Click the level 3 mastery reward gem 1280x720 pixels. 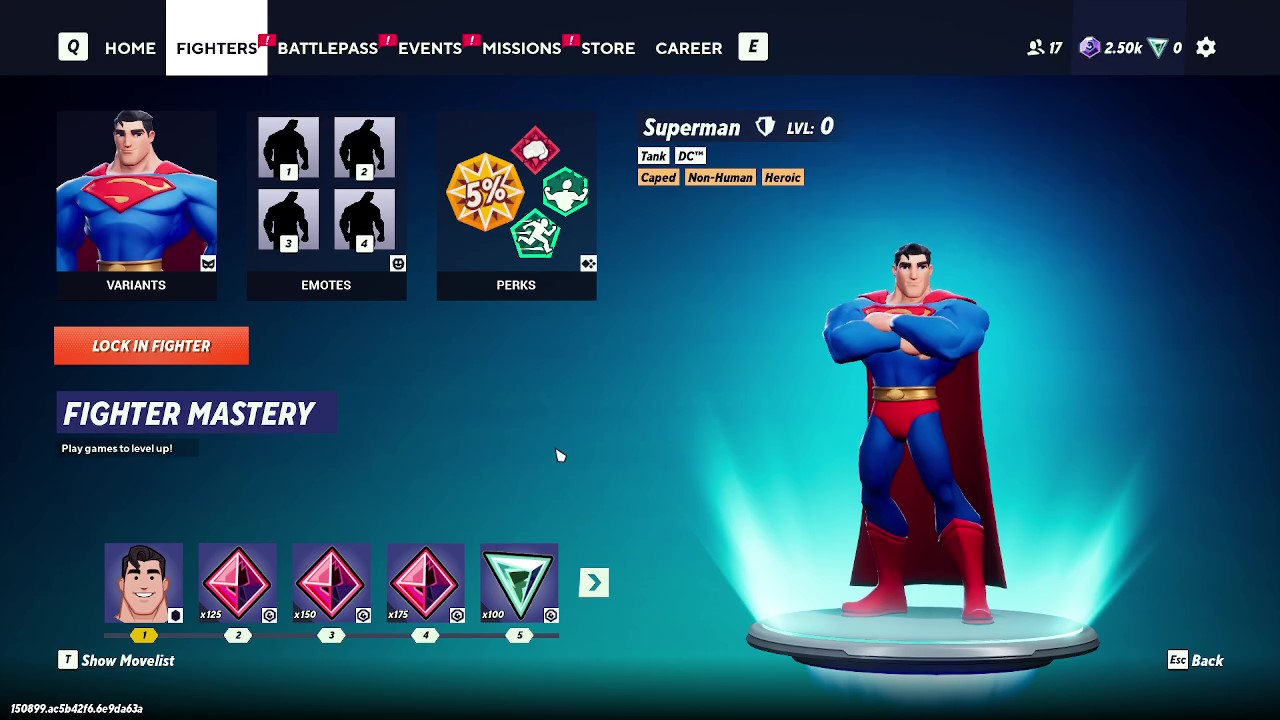(x=331, y=581)
